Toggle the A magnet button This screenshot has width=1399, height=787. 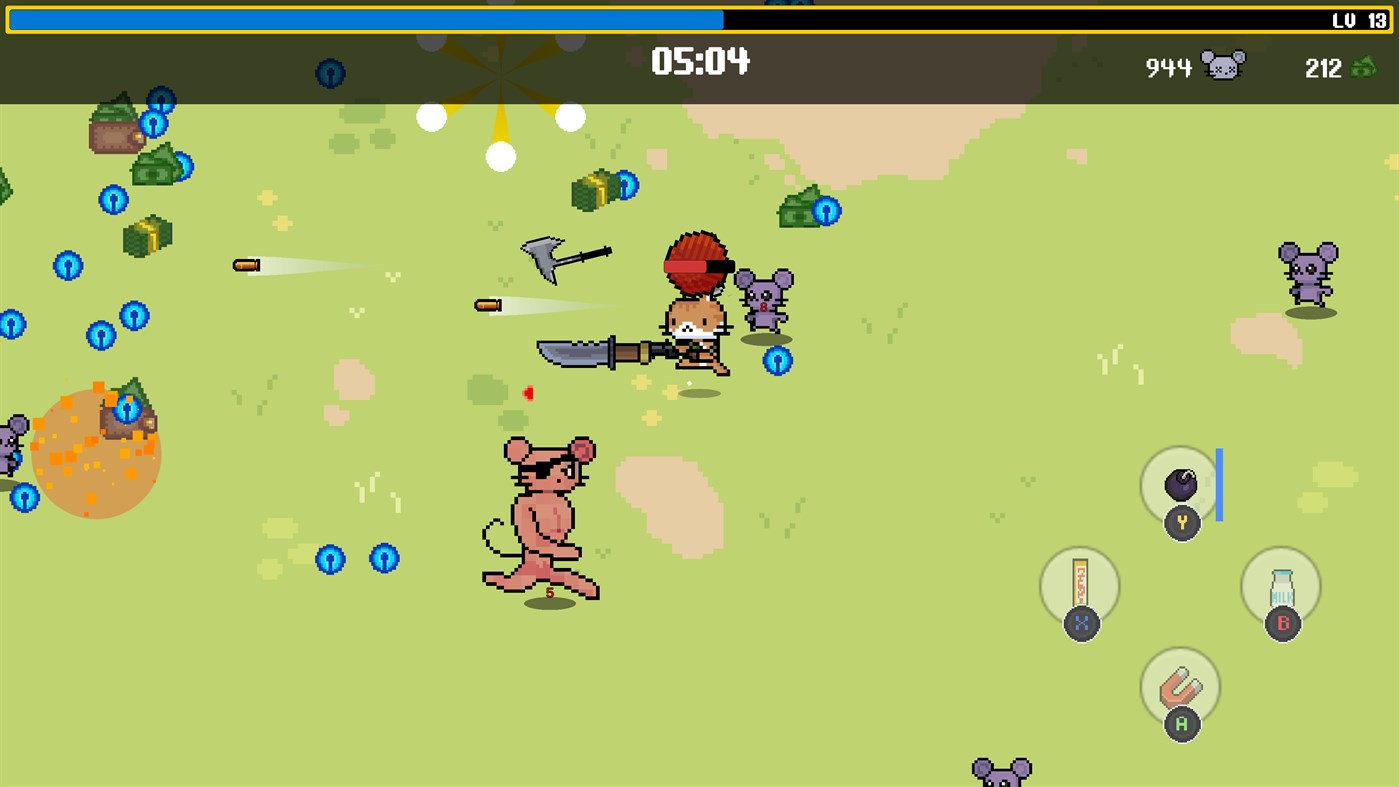tap(1180, 722)
